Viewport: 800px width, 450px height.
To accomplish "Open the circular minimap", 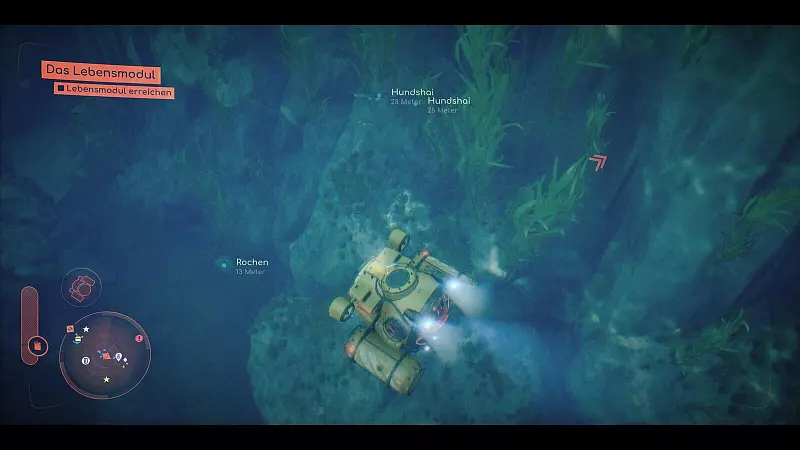I will pos(104,354).
